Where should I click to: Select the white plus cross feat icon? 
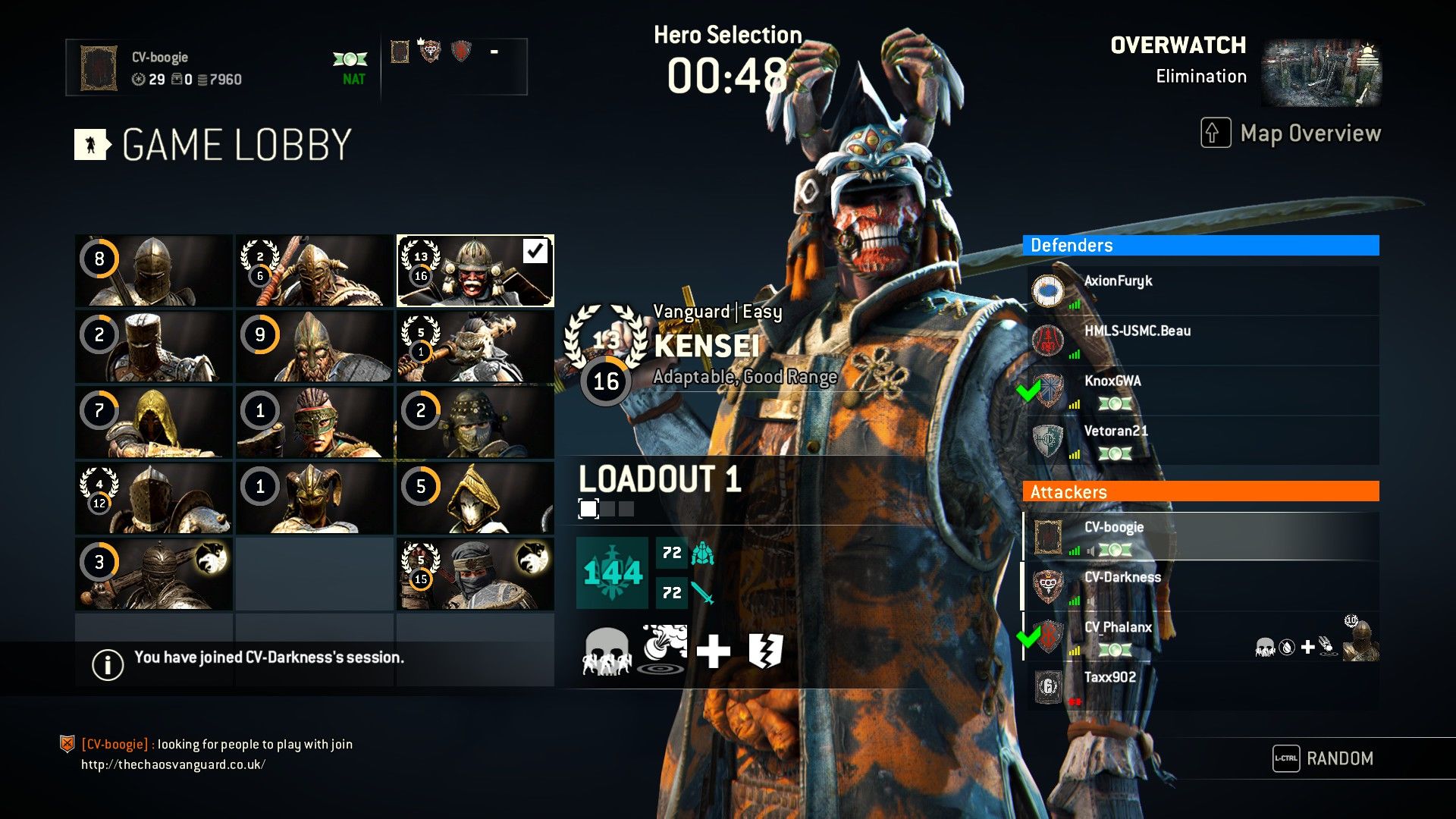click(713, 651)
